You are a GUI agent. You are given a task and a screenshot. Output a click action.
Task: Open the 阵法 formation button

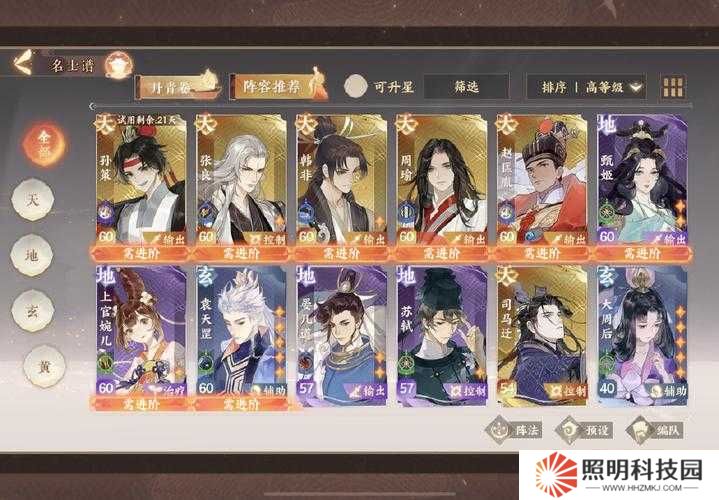click(513, 428)
